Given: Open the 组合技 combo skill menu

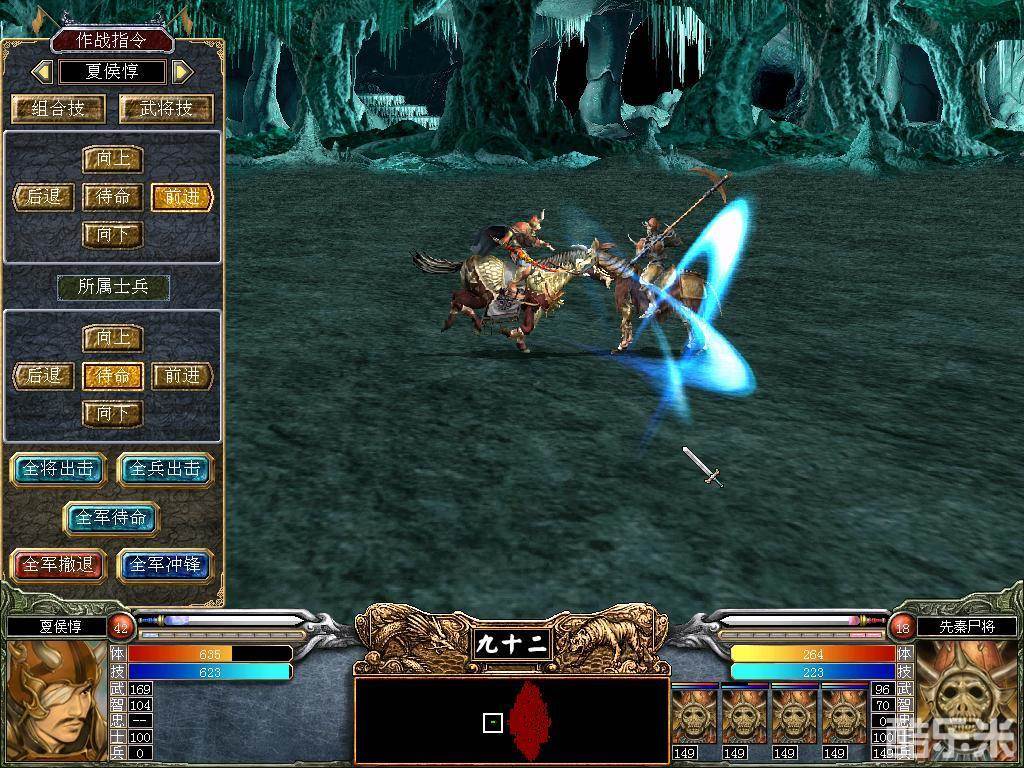Looking at the screenshot, I should pos(58,108).
